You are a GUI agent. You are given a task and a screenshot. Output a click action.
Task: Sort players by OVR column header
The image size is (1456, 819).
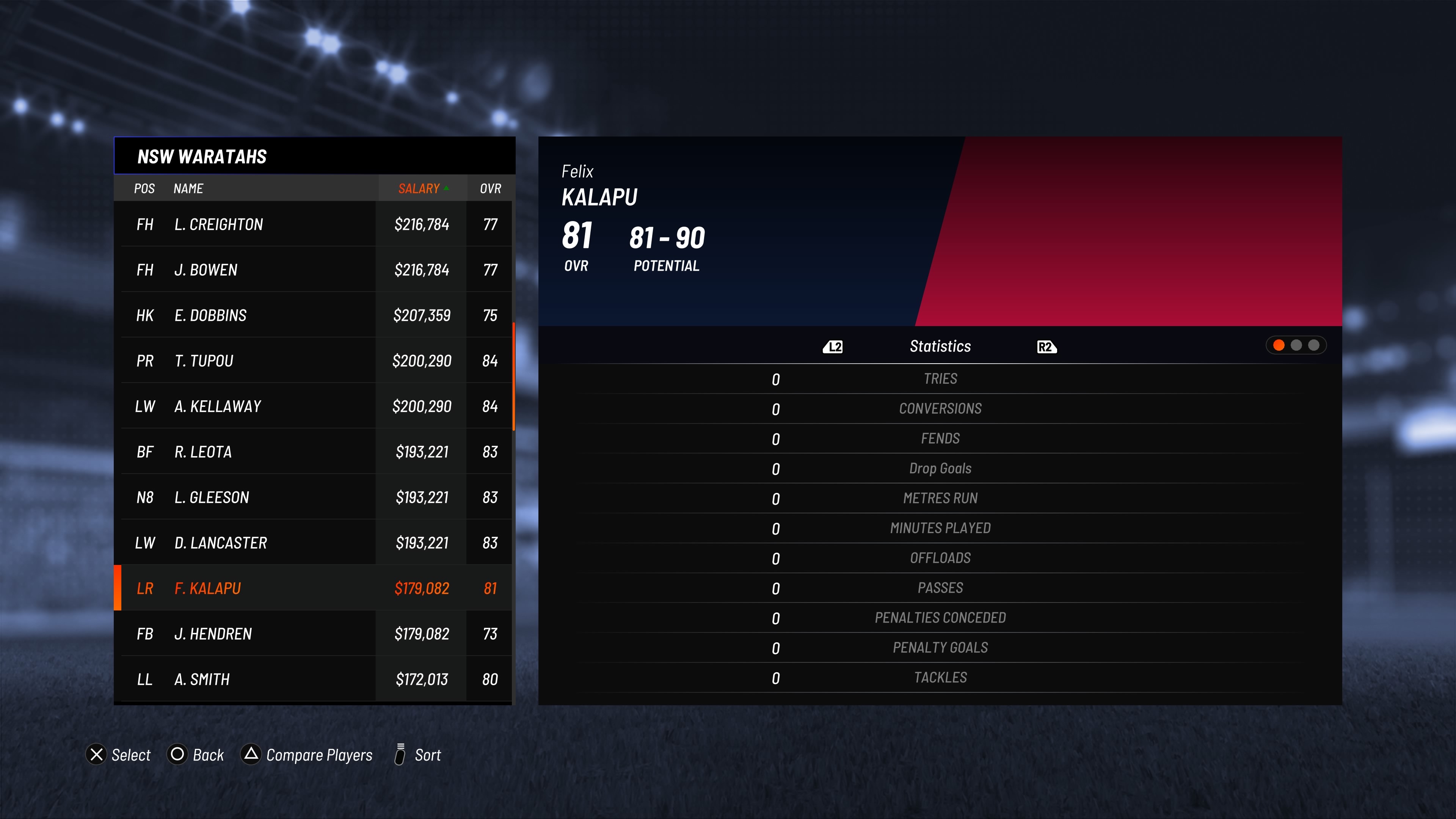pos(490,189)
